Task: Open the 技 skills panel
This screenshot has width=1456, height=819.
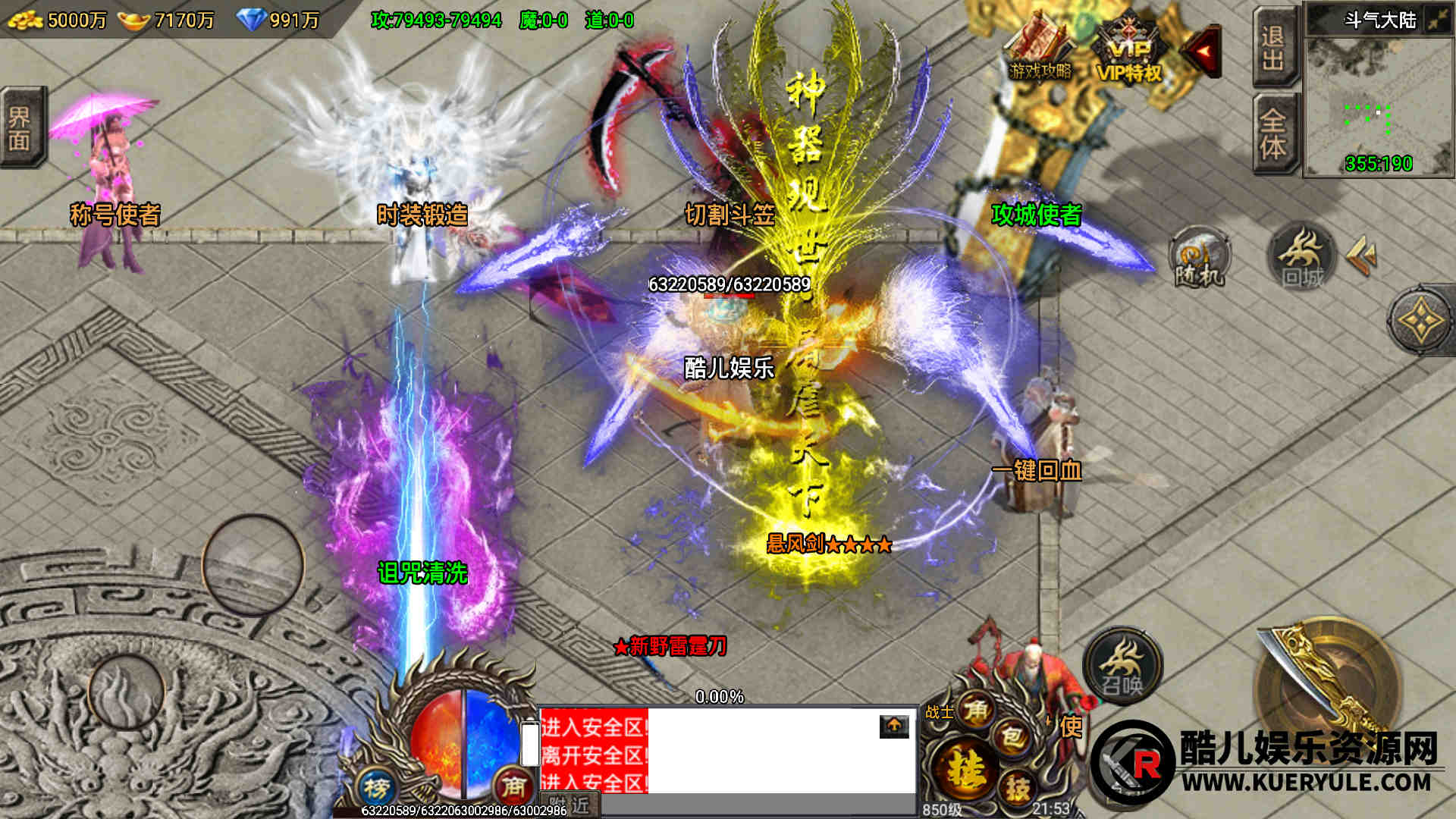Action: pos(1017,788)
